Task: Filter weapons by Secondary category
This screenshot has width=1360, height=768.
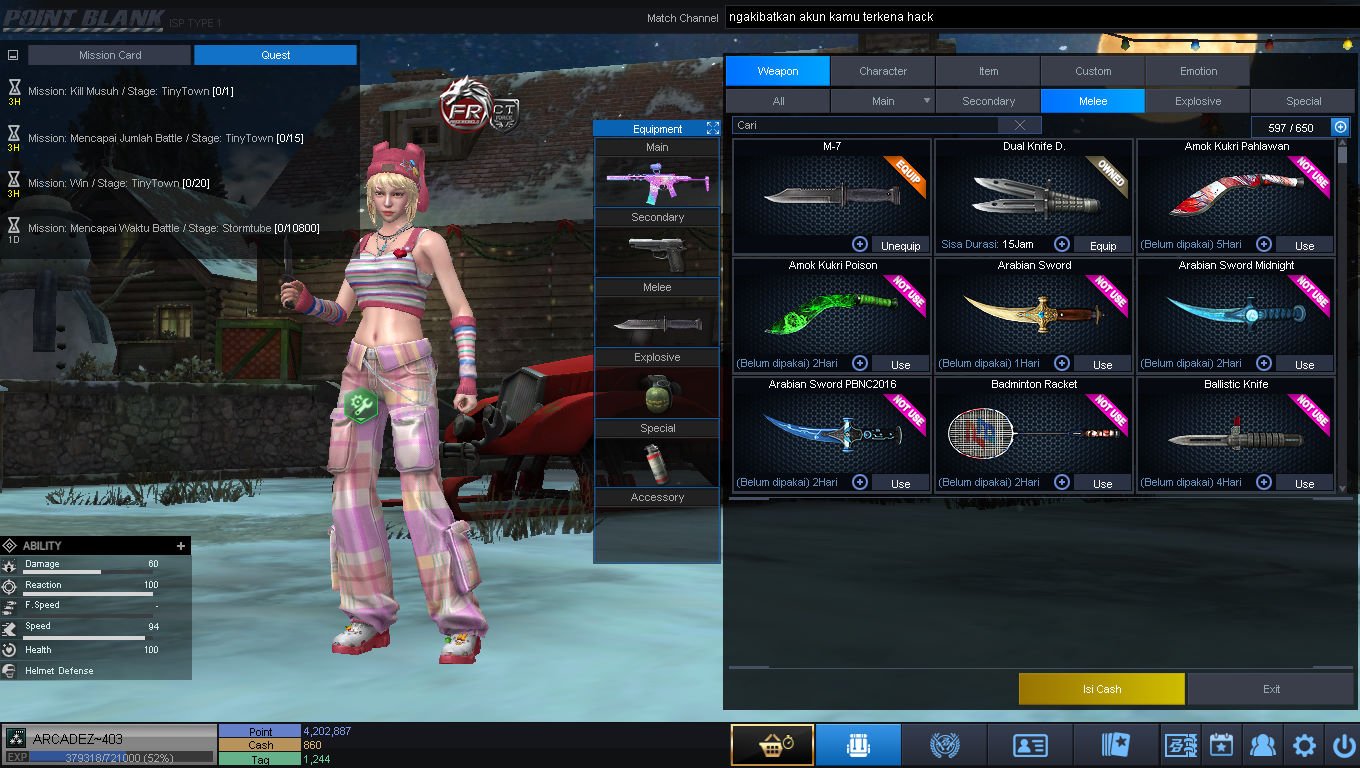Action: (988, 101)
